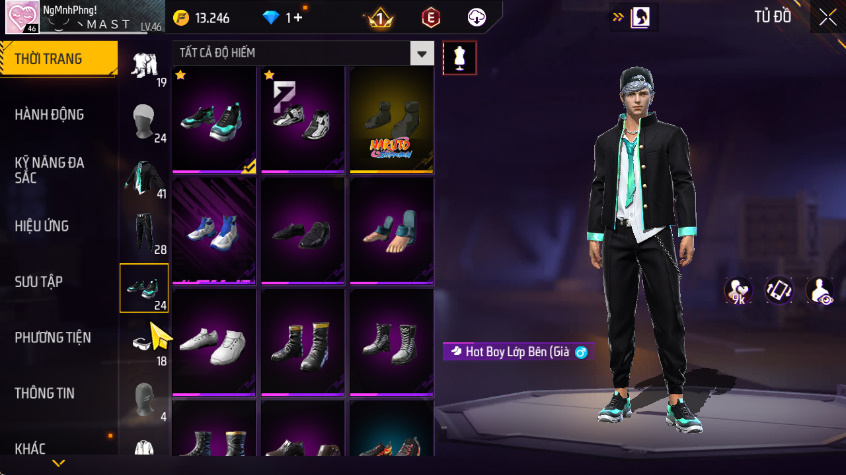Image resolution: width=846 pixels, height=475 pixels.
Task: Pick the teal and black sneakers tile
Action: click(214, 119)
